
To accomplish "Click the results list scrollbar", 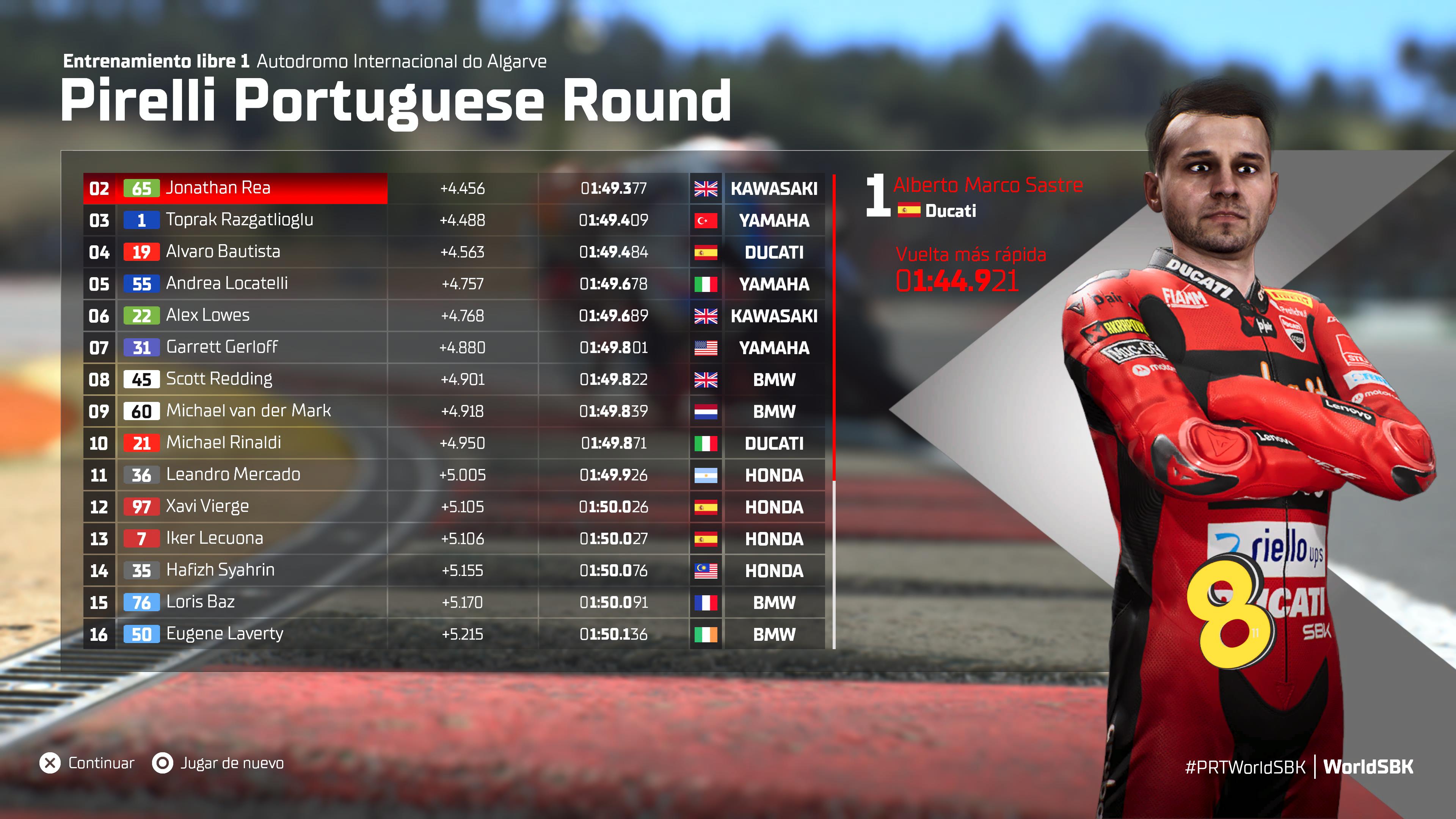I will point(834,328).
